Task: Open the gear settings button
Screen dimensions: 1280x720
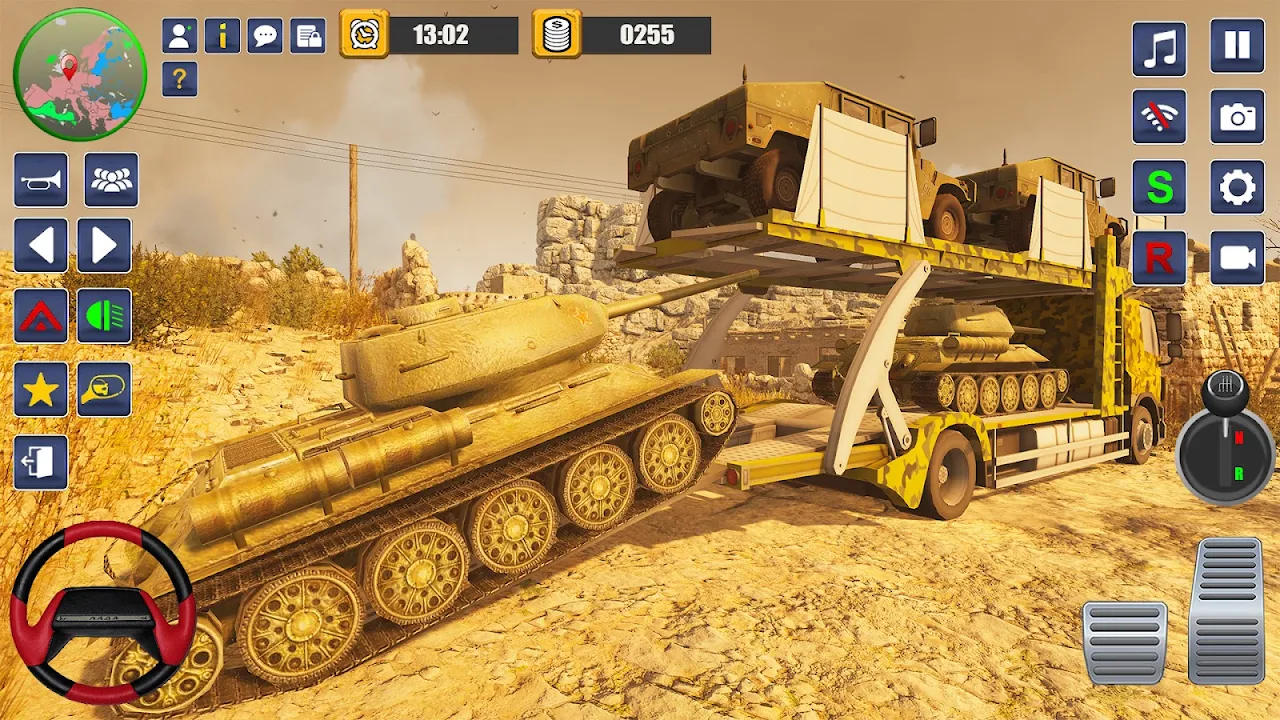Action: point(1237,187)
